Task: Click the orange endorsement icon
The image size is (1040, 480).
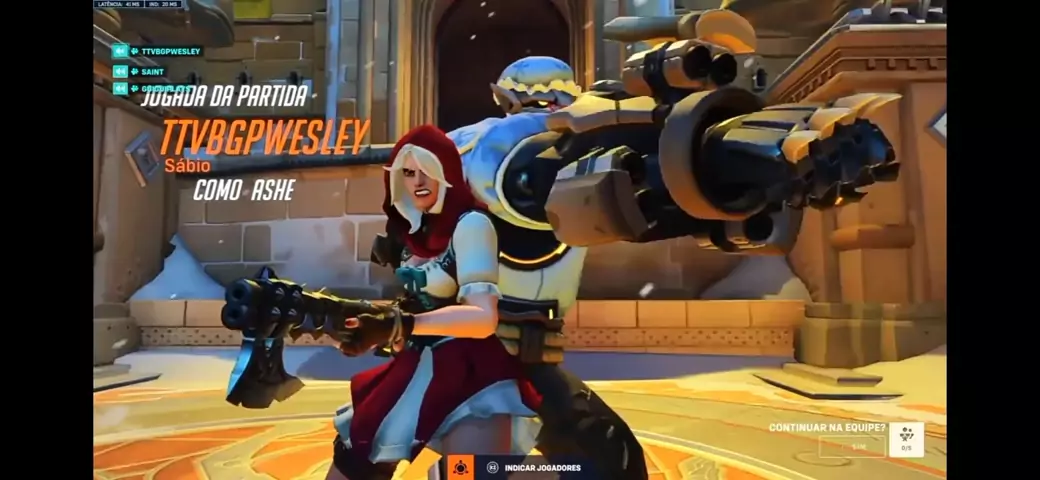Action: click(460, 467)
